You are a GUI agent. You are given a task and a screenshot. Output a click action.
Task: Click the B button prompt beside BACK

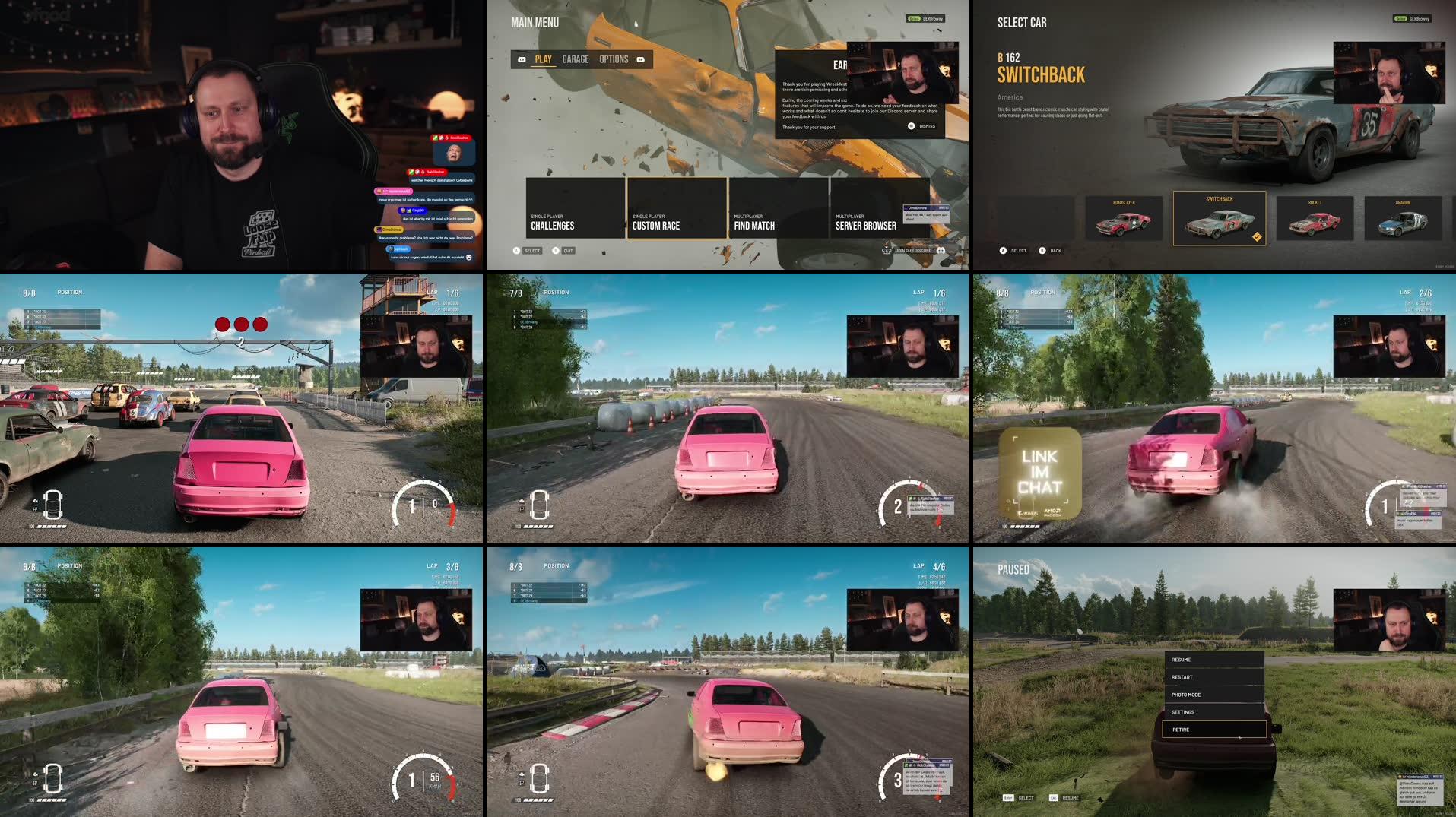[1042, 251]
